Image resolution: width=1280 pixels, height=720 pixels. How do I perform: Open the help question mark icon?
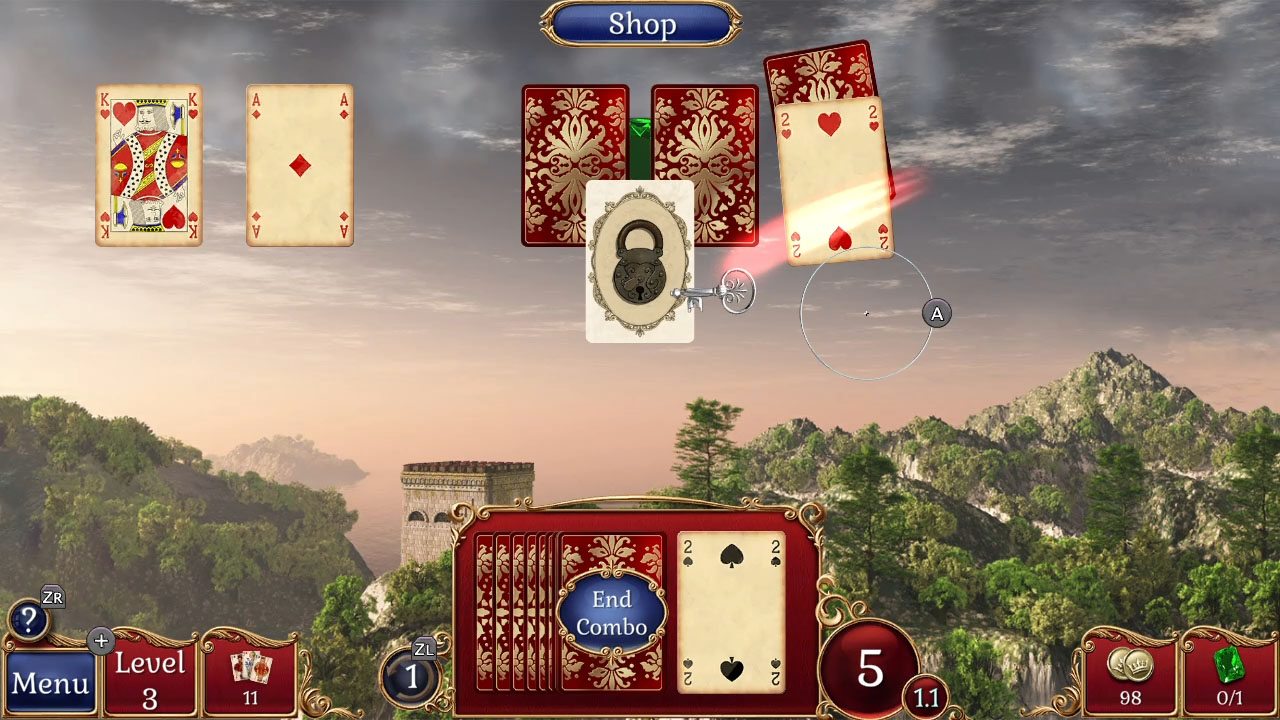click(x=30, y=621)
